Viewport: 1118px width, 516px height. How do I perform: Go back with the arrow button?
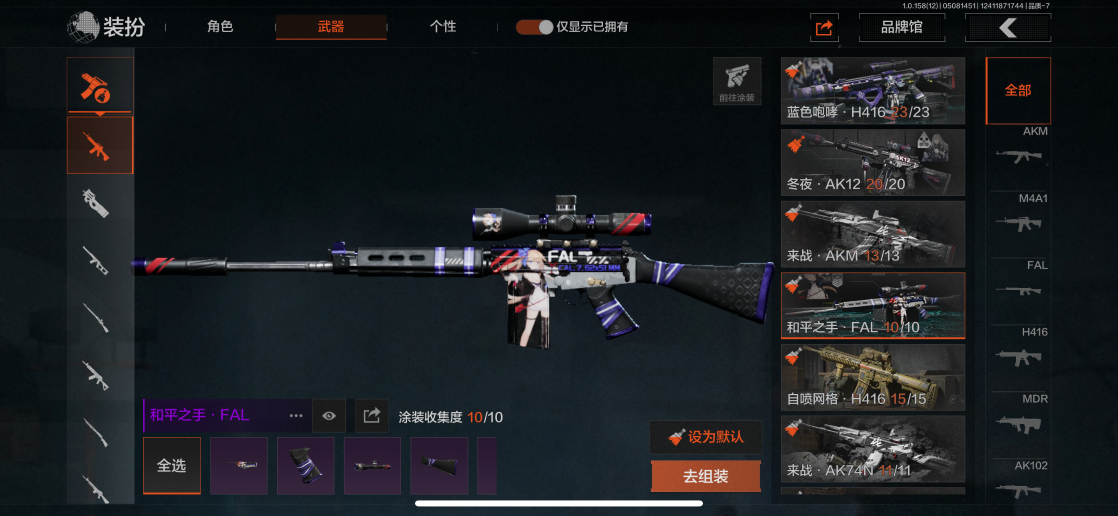1007,28
